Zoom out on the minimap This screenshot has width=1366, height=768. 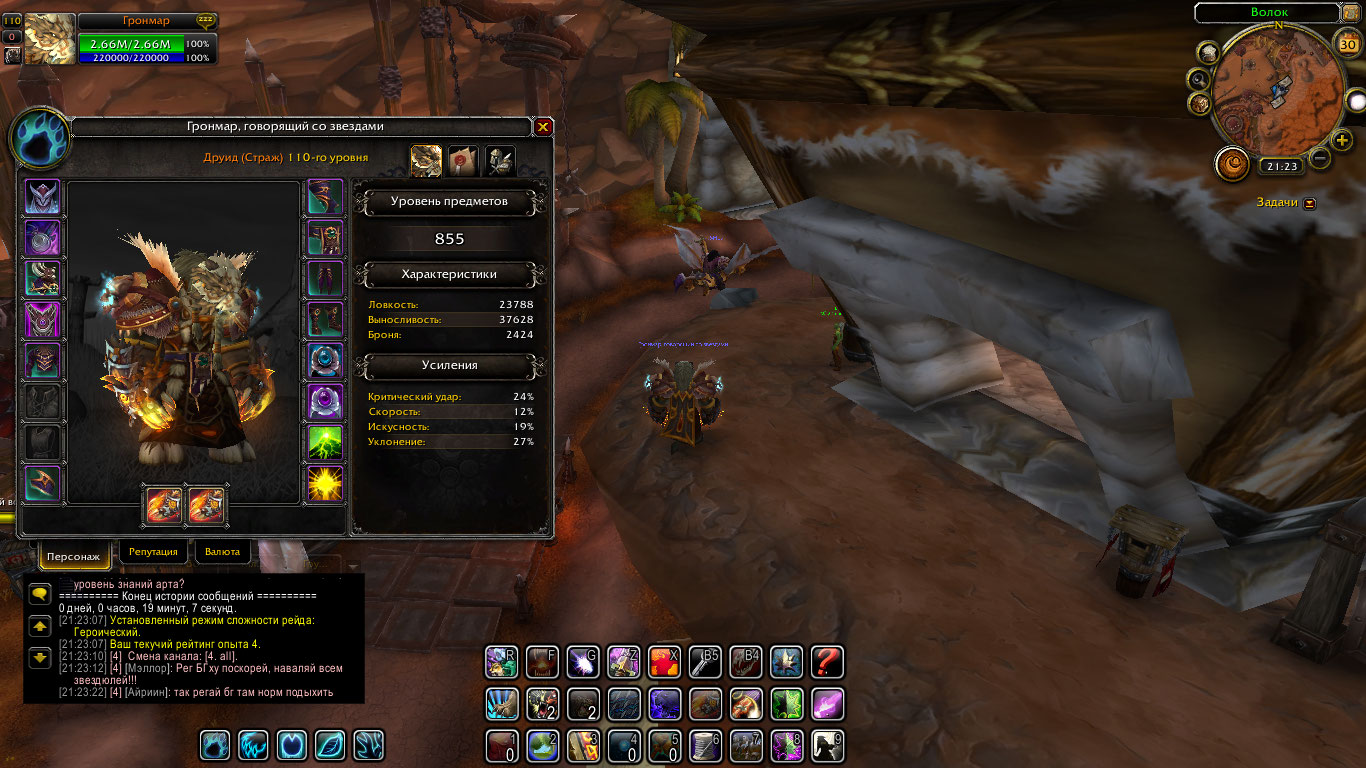(1320, 158)
